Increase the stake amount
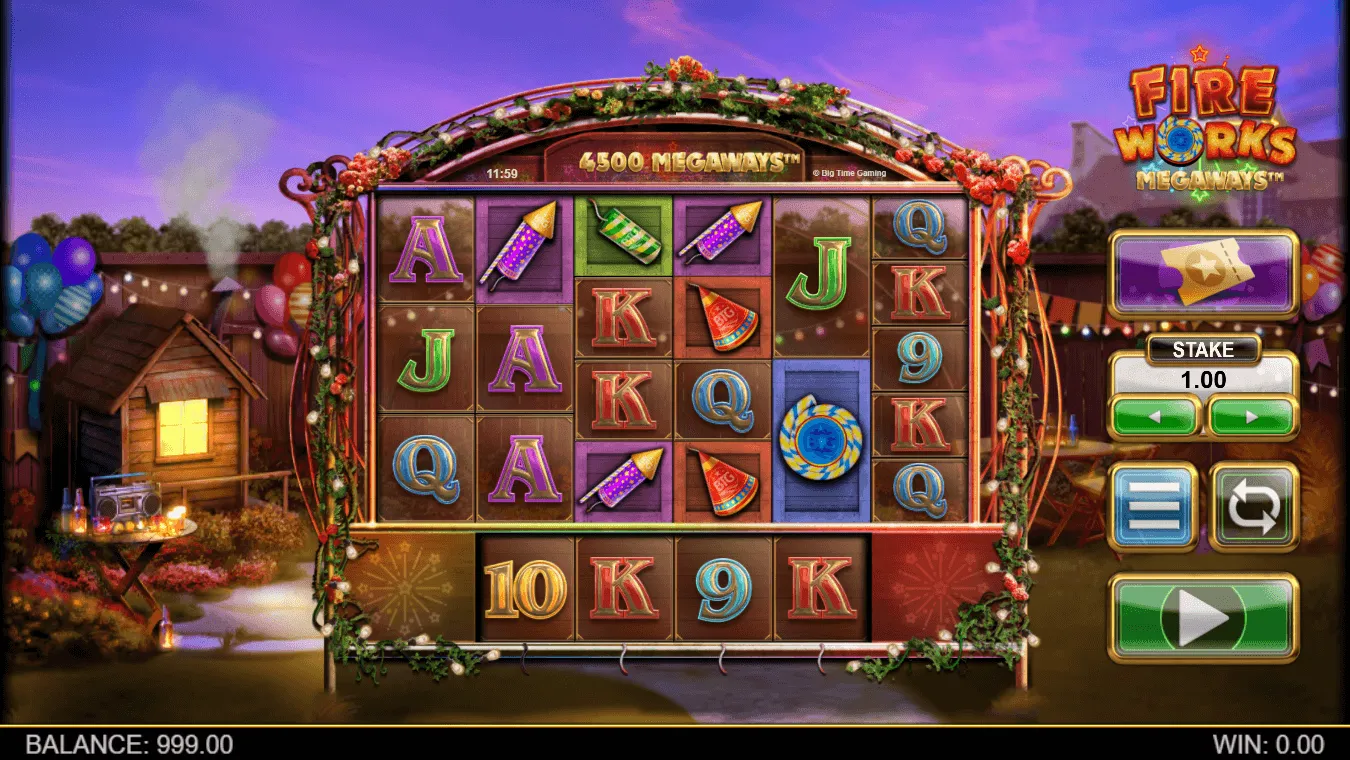Image resolution: width=1350 pixels, height=760 pixels. click(1251, 415)
